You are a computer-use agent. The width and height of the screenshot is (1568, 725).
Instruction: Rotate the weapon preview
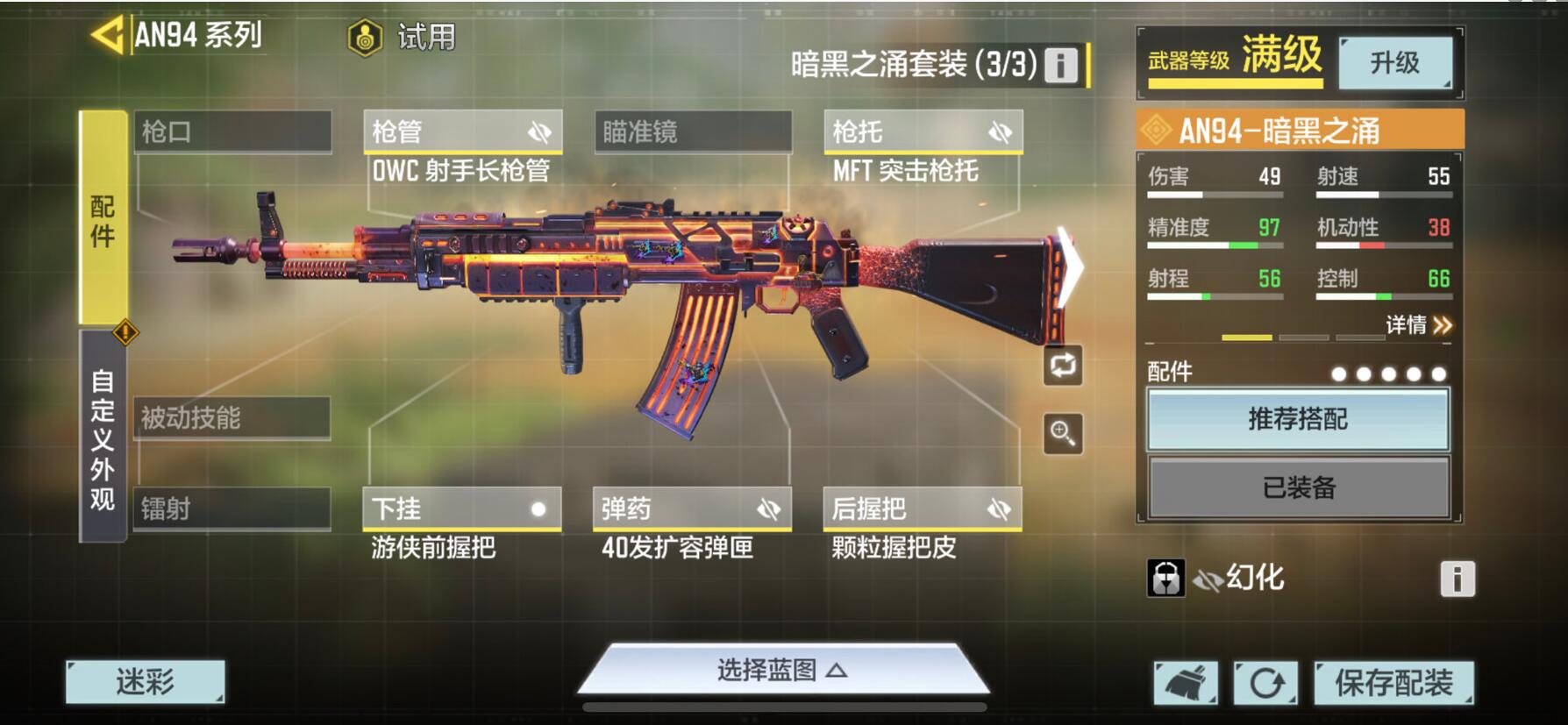pyautogui.click(x=1062, y=366)
